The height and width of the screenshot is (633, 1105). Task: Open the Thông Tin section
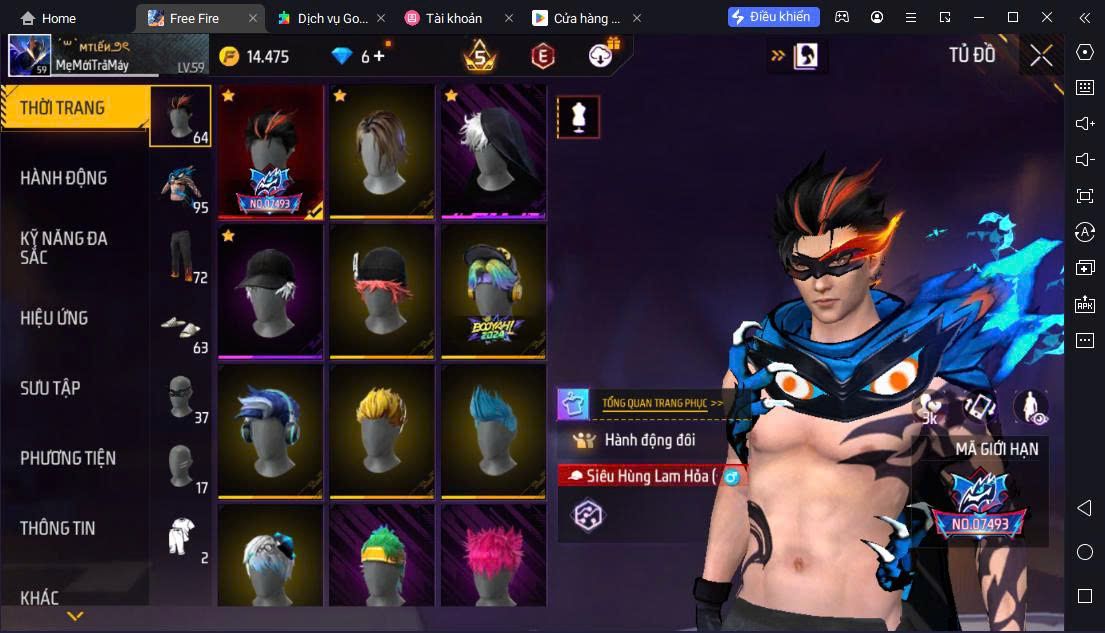tap(58, 528)
